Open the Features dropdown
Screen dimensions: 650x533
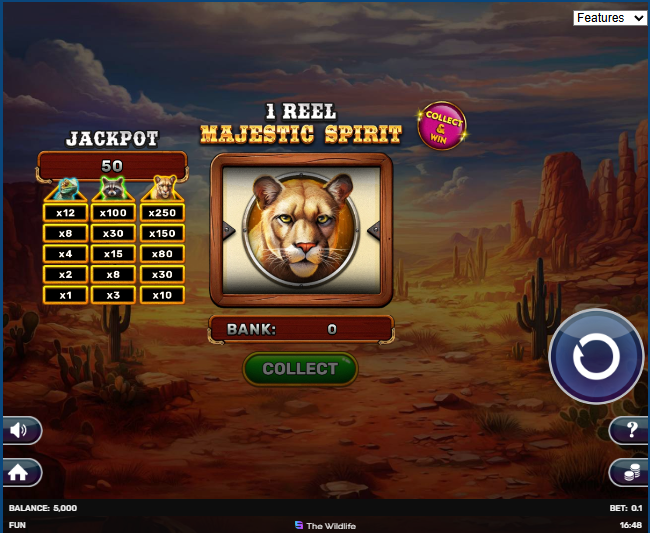coord(610,18)
